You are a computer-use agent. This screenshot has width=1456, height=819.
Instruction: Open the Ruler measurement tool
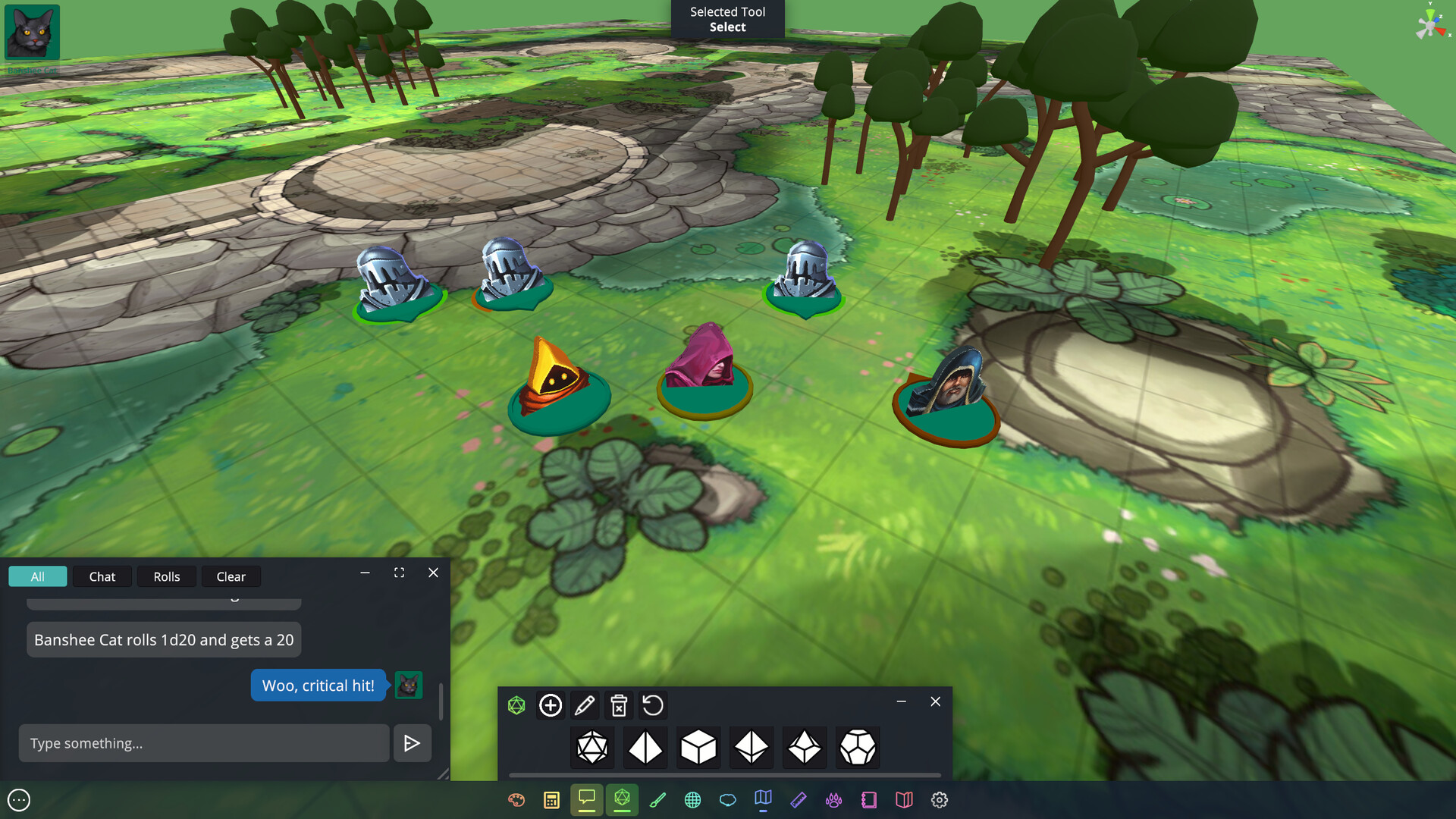(x=799, y=799)
